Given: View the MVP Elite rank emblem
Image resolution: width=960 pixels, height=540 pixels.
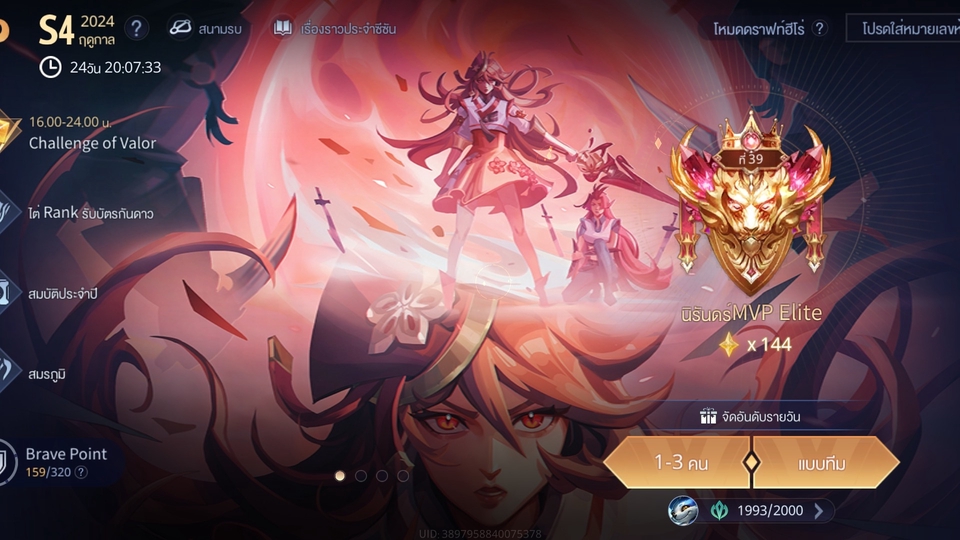Looking at the screenshot, I should [749, 205].
